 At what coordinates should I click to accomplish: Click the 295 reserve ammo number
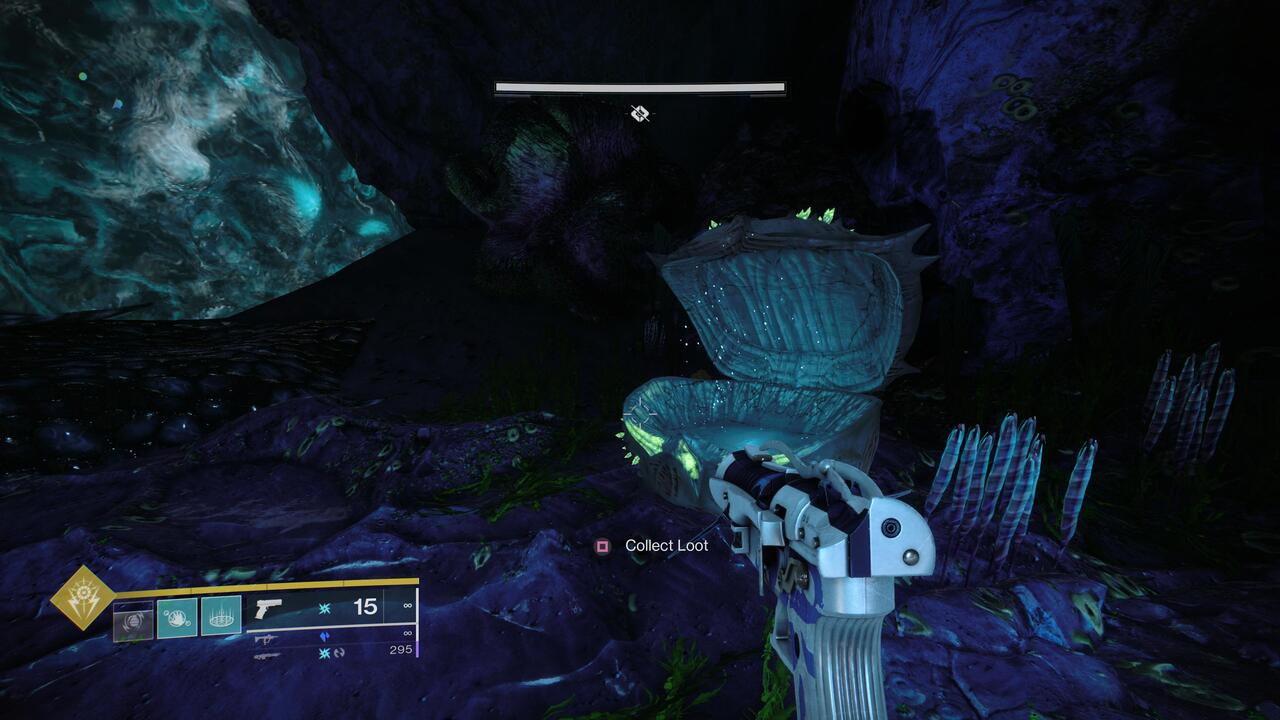[399, 649]
